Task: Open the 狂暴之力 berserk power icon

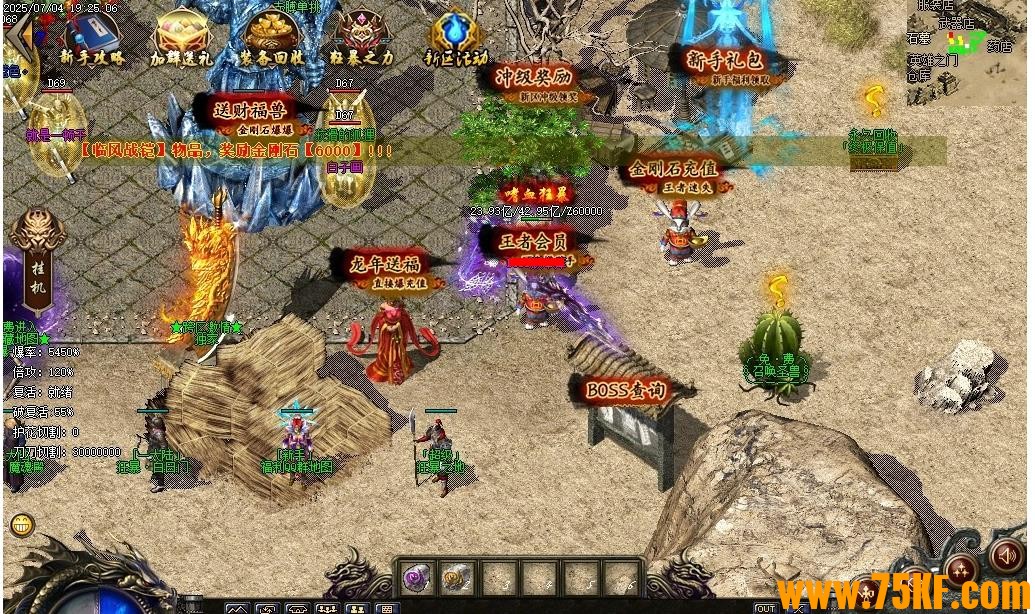Action: click(x=361, y=38)
